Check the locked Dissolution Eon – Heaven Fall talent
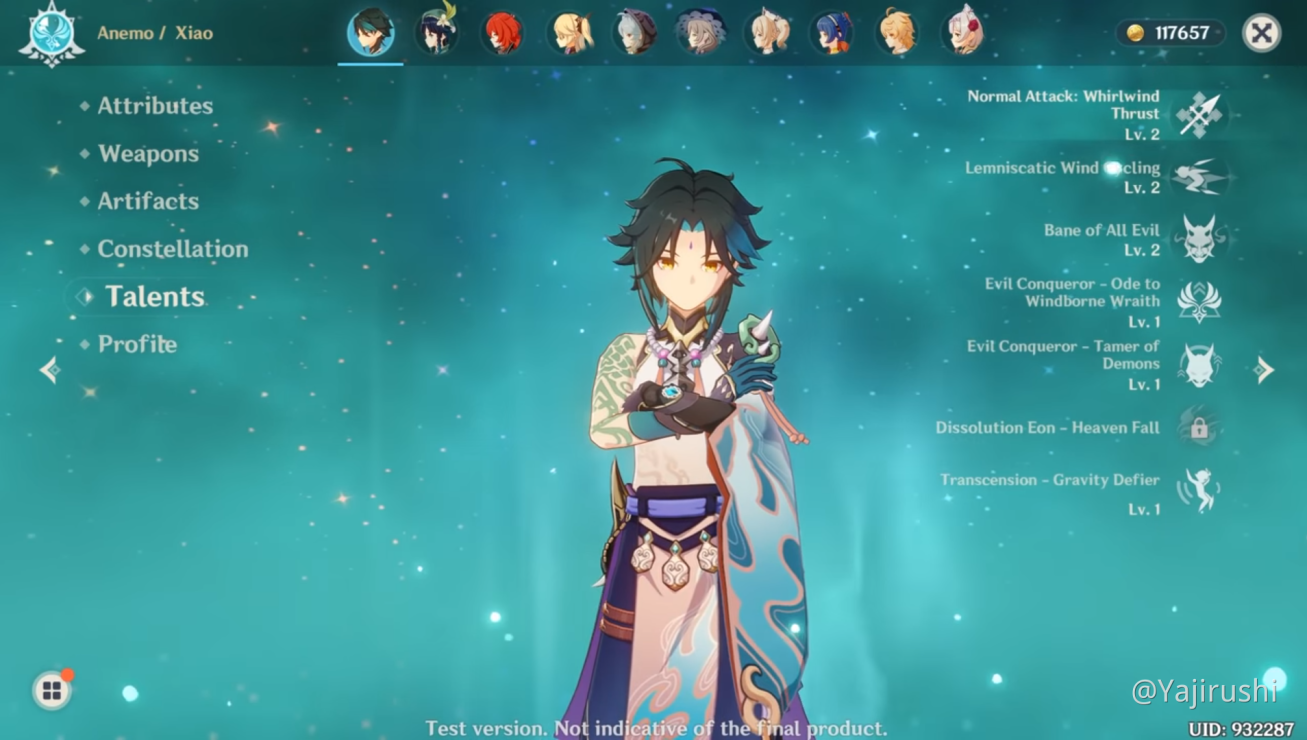This screenshot has height=740, width=1307. tap(1199, 428)
